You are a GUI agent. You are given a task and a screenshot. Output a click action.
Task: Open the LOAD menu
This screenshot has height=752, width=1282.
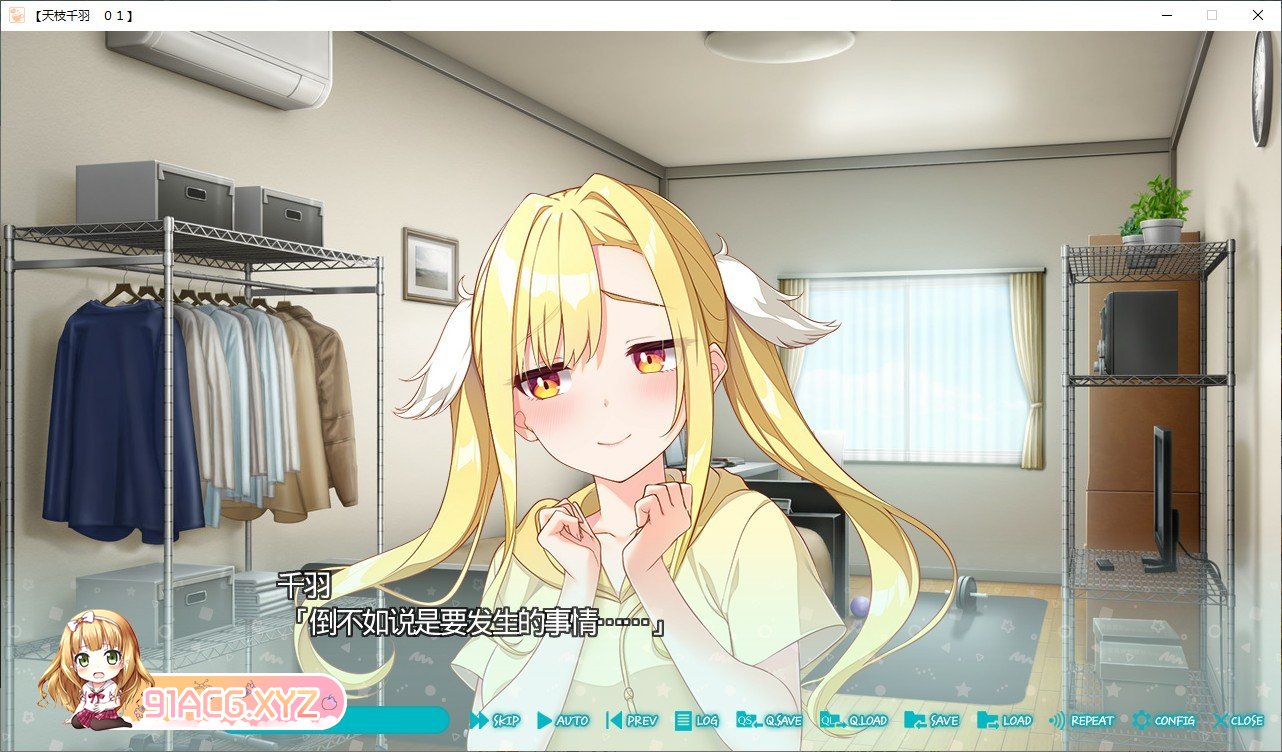click(1005, 720)
